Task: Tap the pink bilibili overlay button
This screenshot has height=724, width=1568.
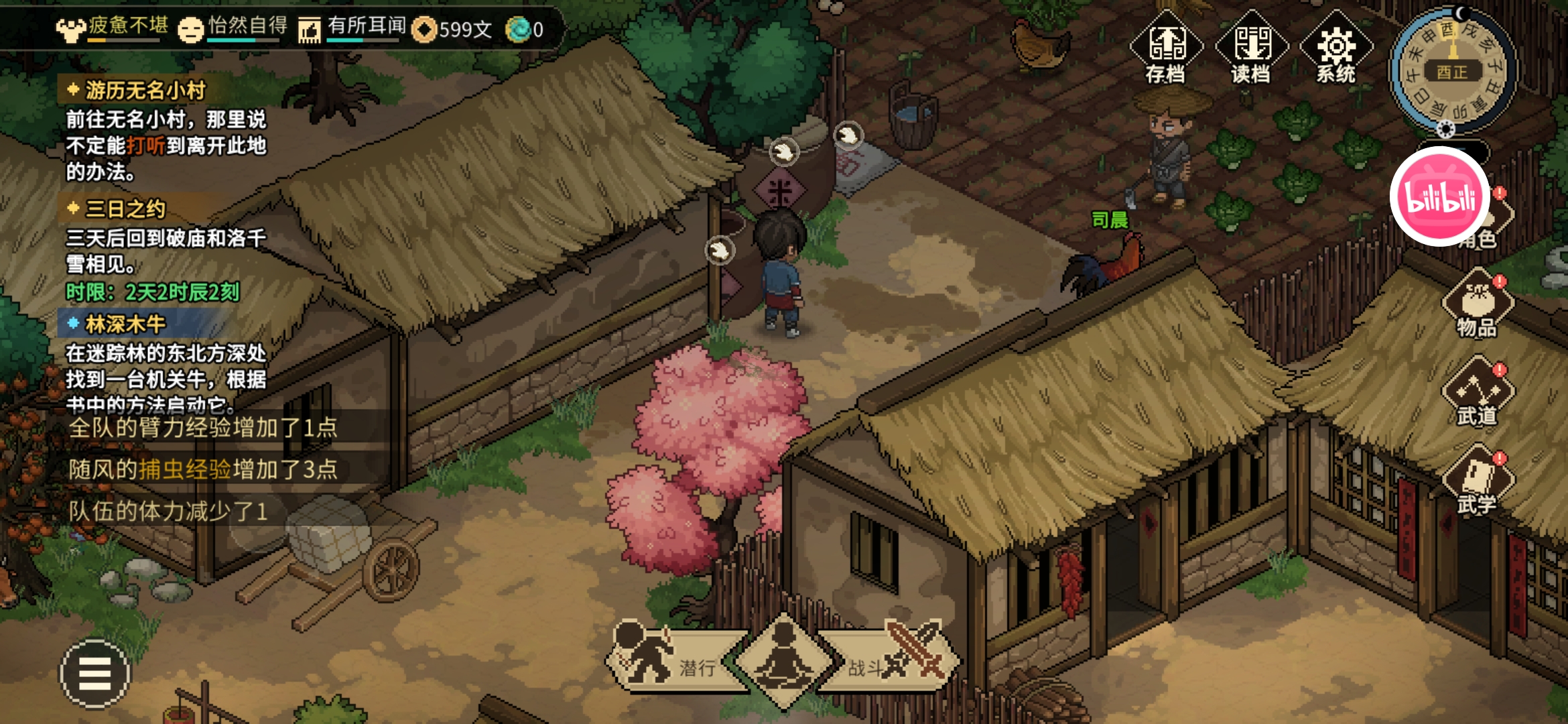Action: point(1440,197)
